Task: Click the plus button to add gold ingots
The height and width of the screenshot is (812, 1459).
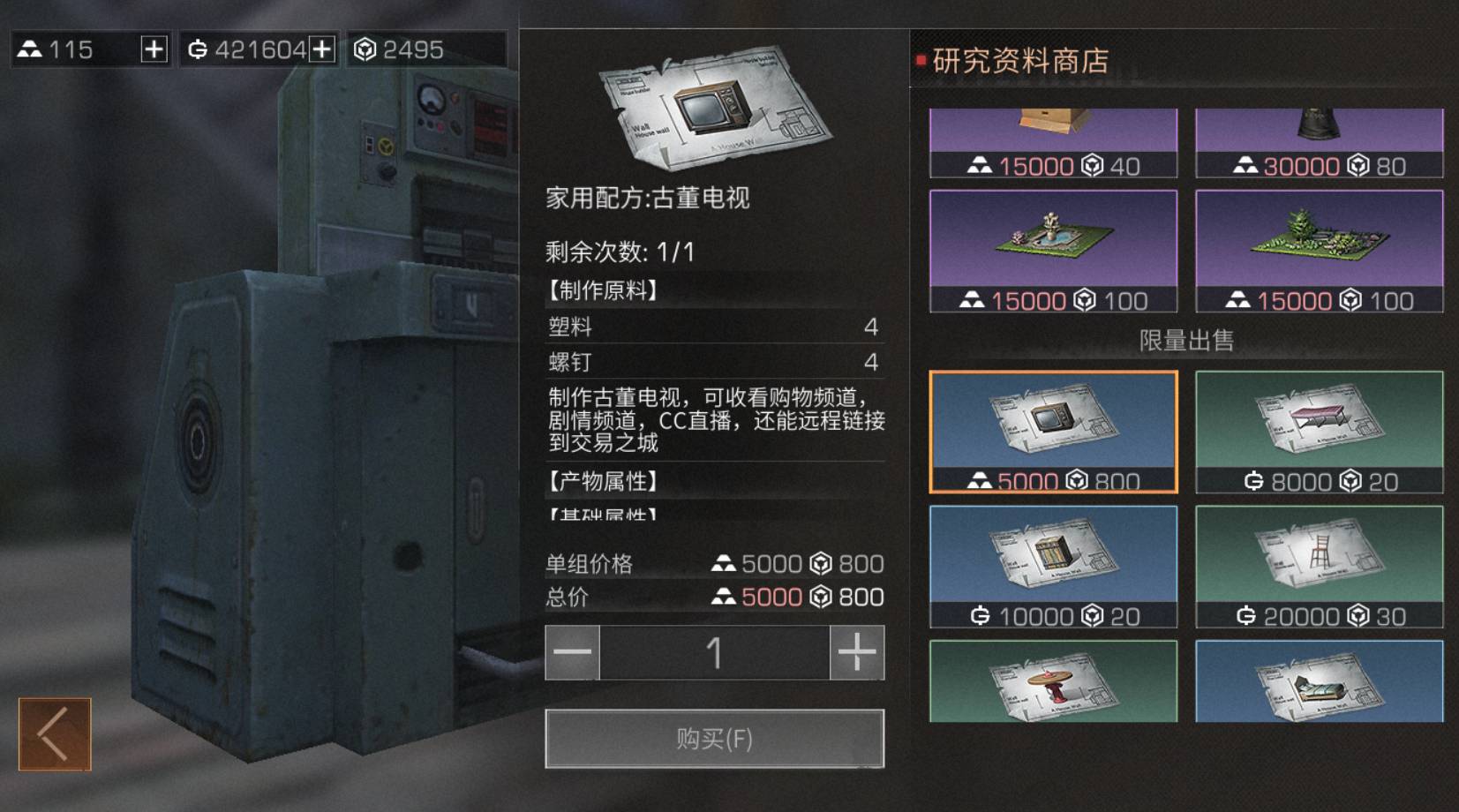Action: tap(152, 49)
